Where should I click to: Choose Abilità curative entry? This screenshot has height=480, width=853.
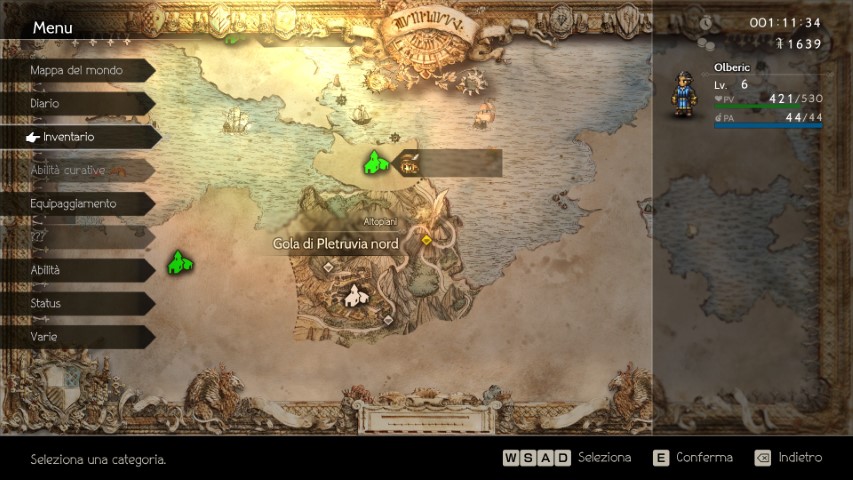[76, 170]
